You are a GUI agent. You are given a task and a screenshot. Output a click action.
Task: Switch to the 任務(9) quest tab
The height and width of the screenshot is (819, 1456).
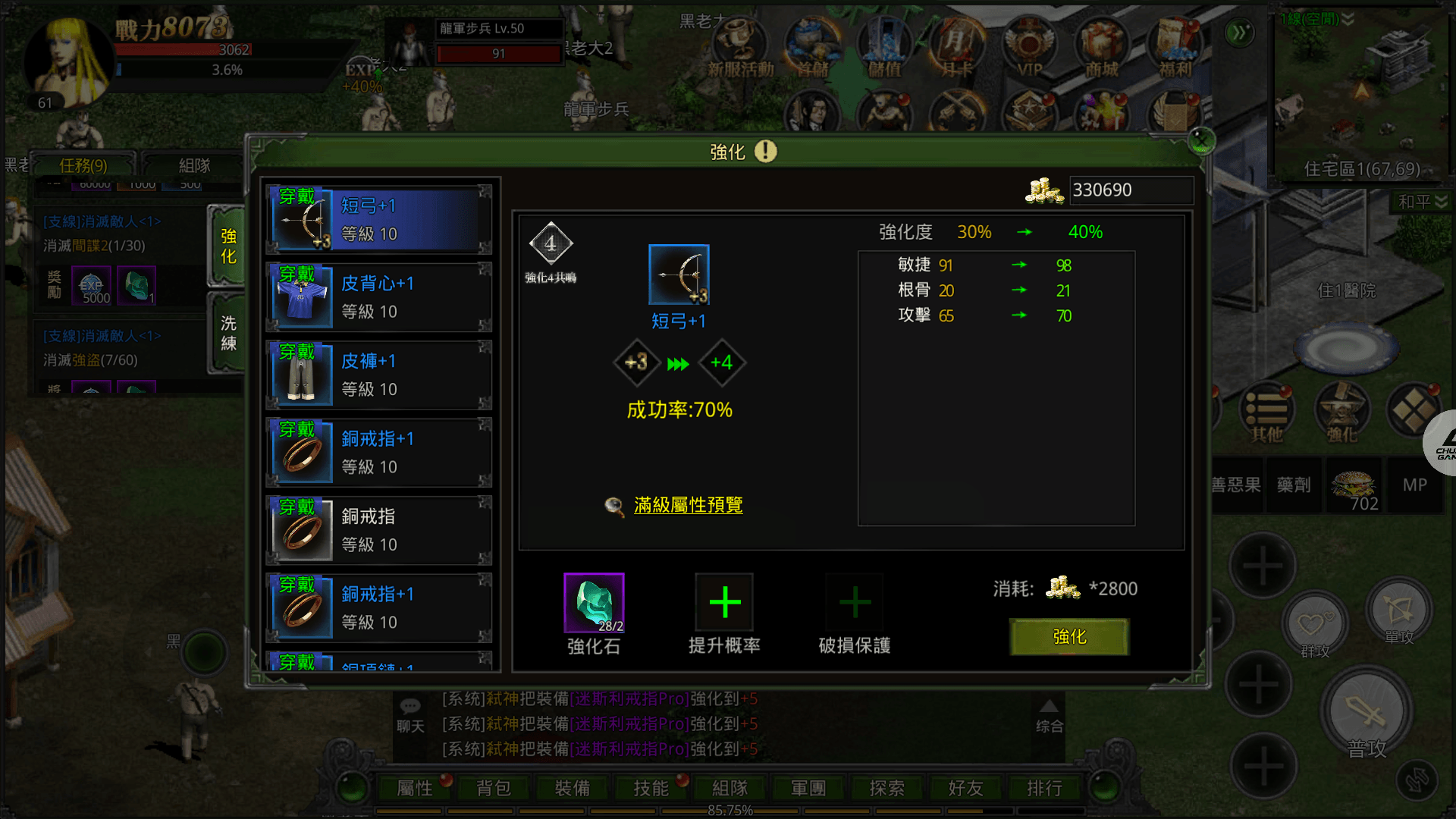tap(83, 165)
